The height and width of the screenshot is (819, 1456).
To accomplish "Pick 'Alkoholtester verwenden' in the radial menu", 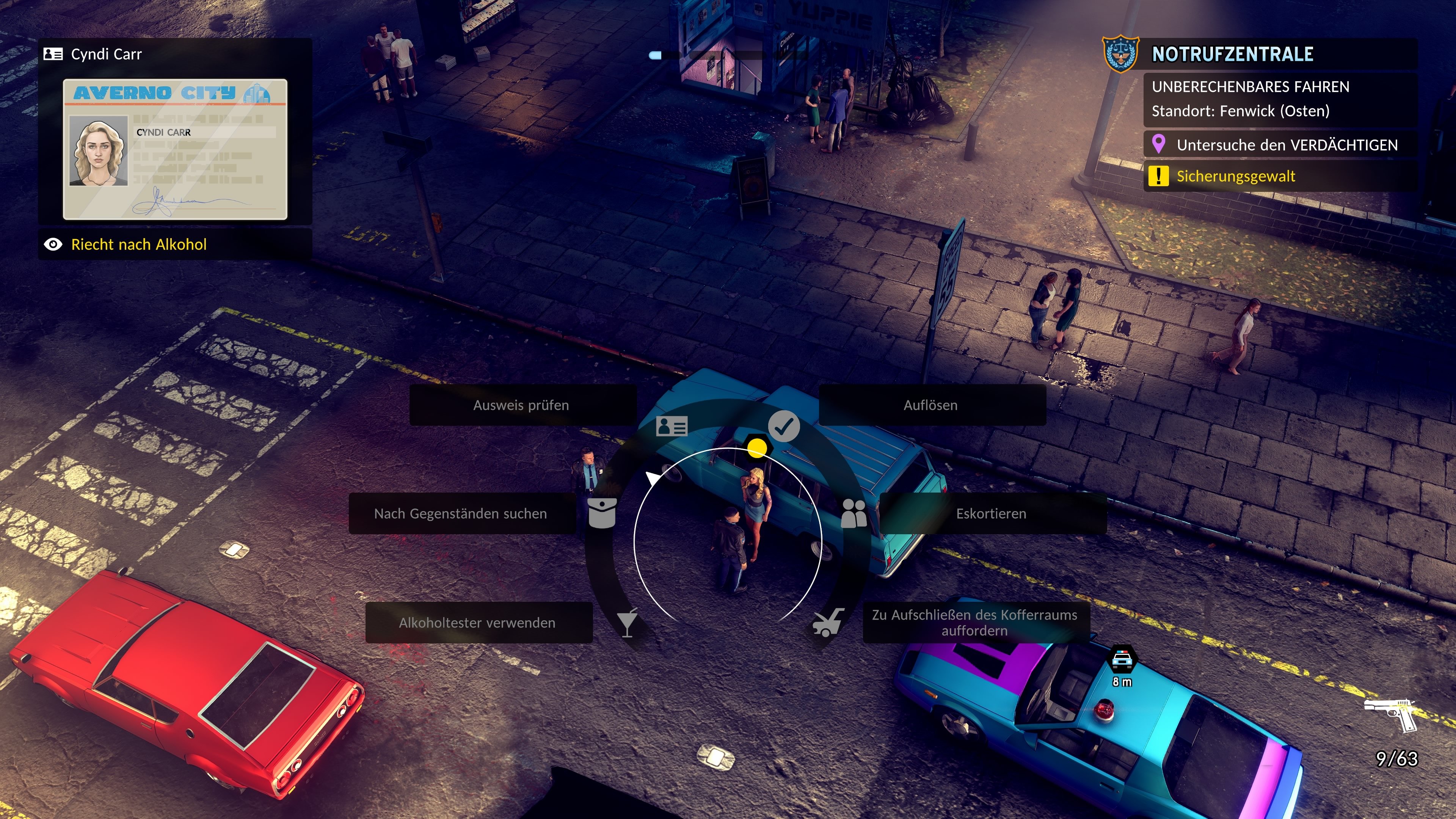I will click(x=477, y=623).
